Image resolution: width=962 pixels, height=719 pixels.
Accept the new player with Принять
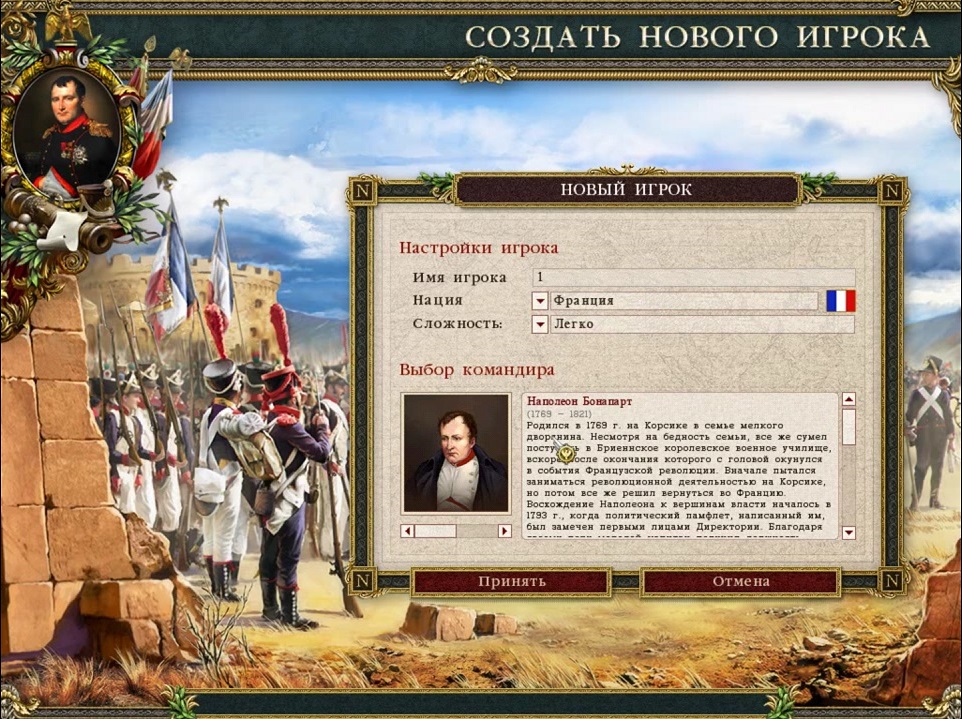click(x=511, y=582)
